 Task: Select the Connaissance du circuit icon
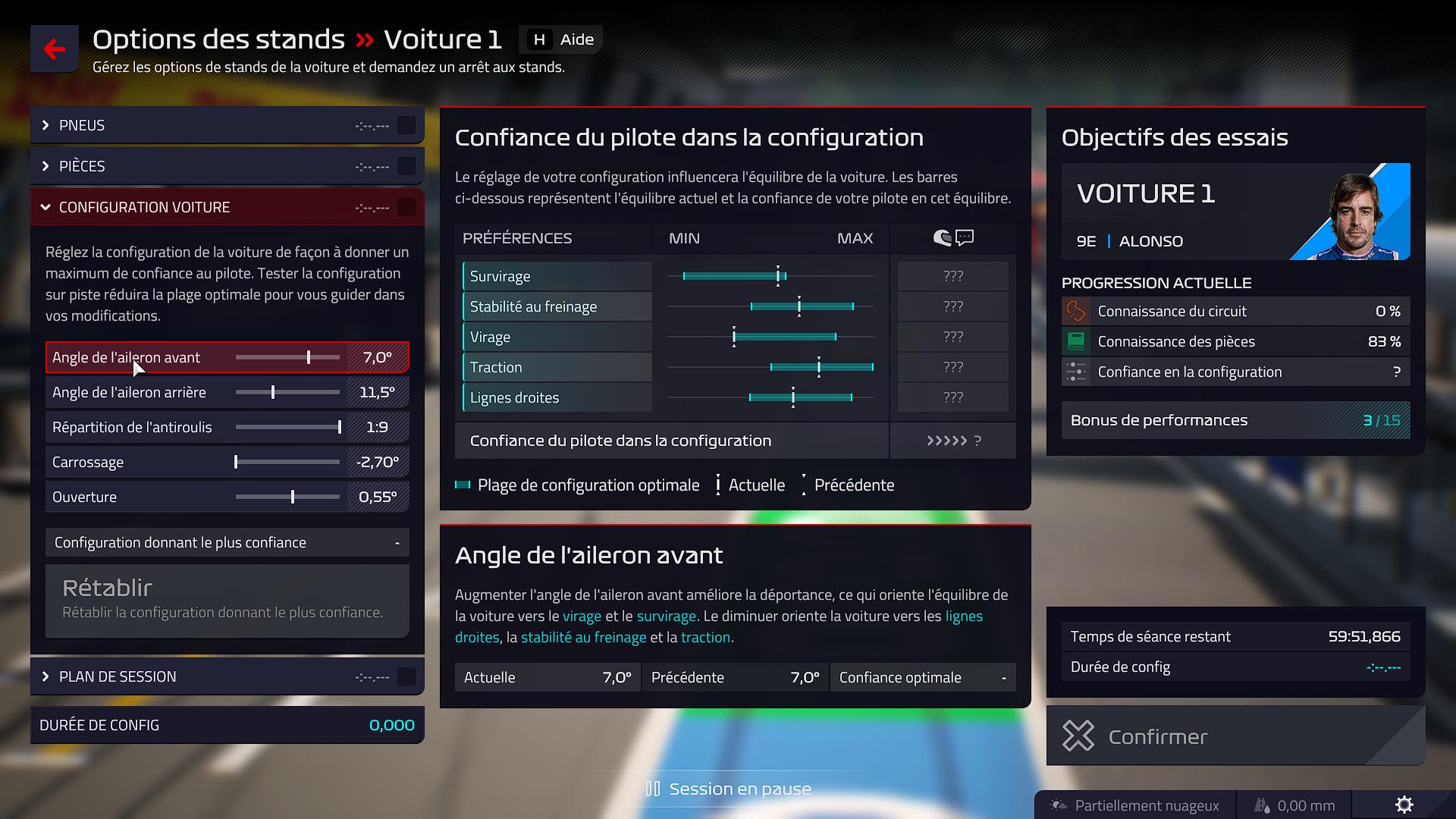(1075, 311)
